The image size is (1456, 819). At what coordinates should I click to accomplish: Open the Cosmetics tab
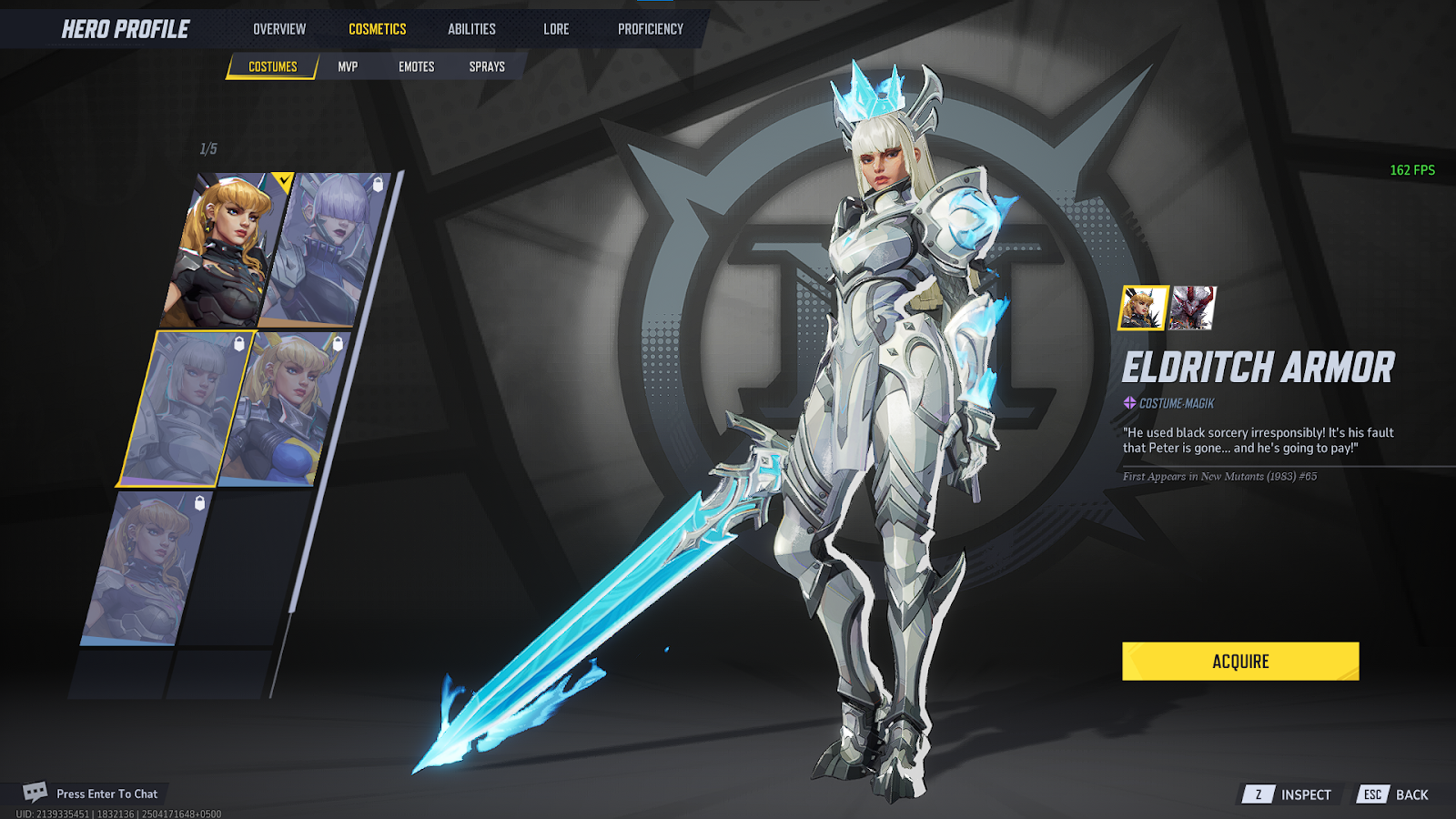tap(377, 29)
